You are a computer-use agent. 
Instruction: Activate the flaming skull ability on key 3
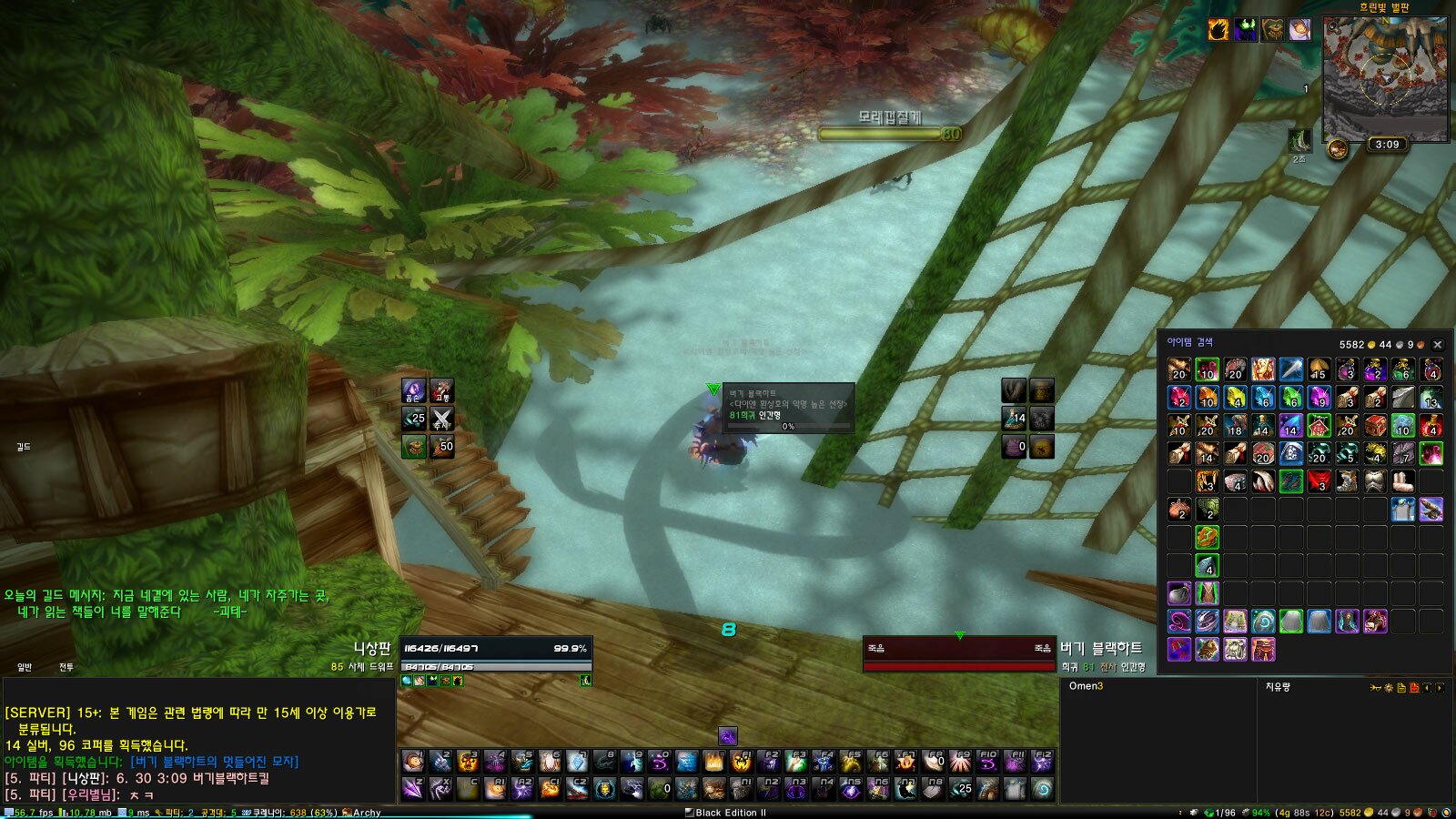[469, 762]
